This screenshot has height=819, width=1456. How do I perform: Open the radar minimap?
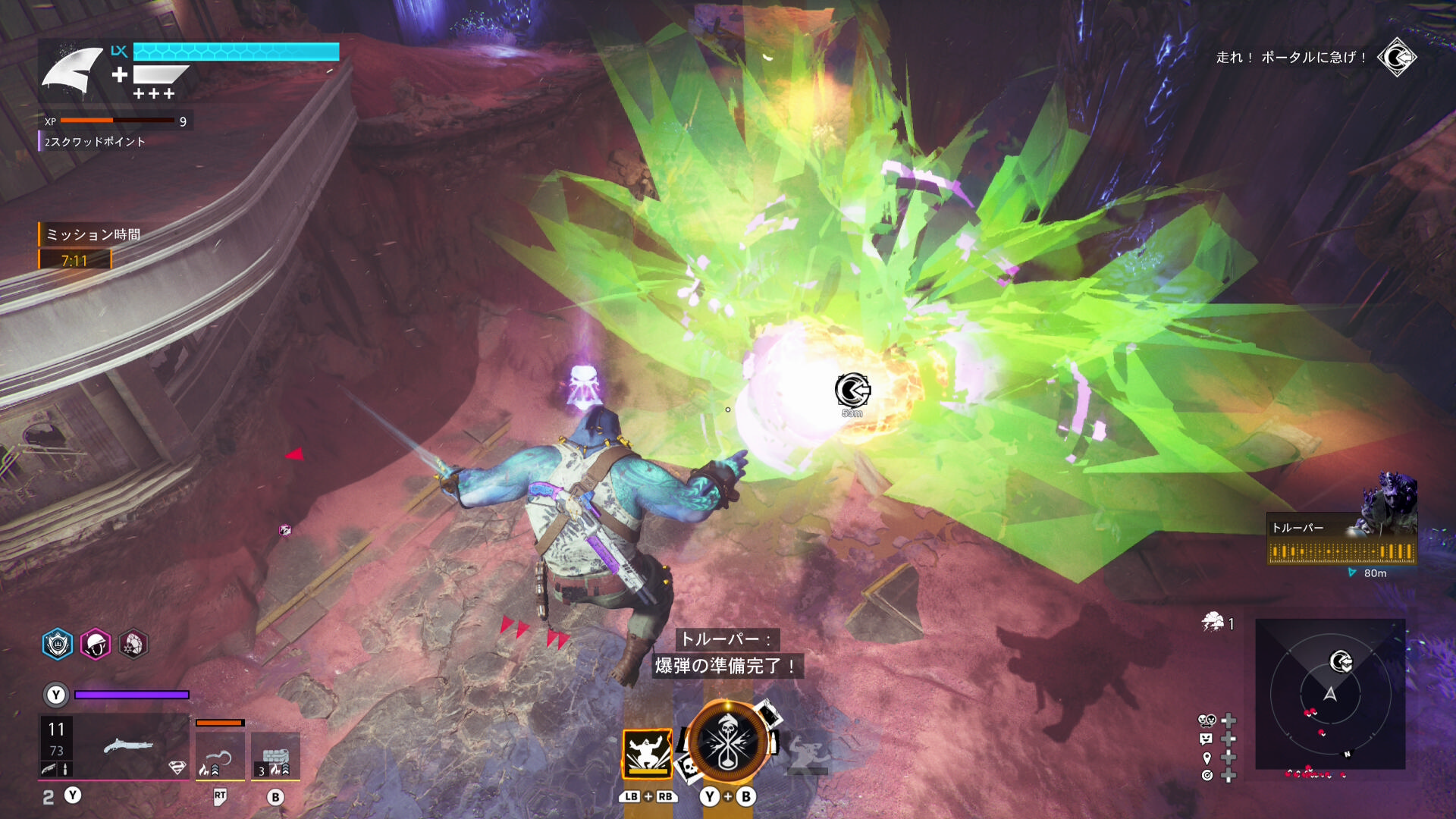1330,694
